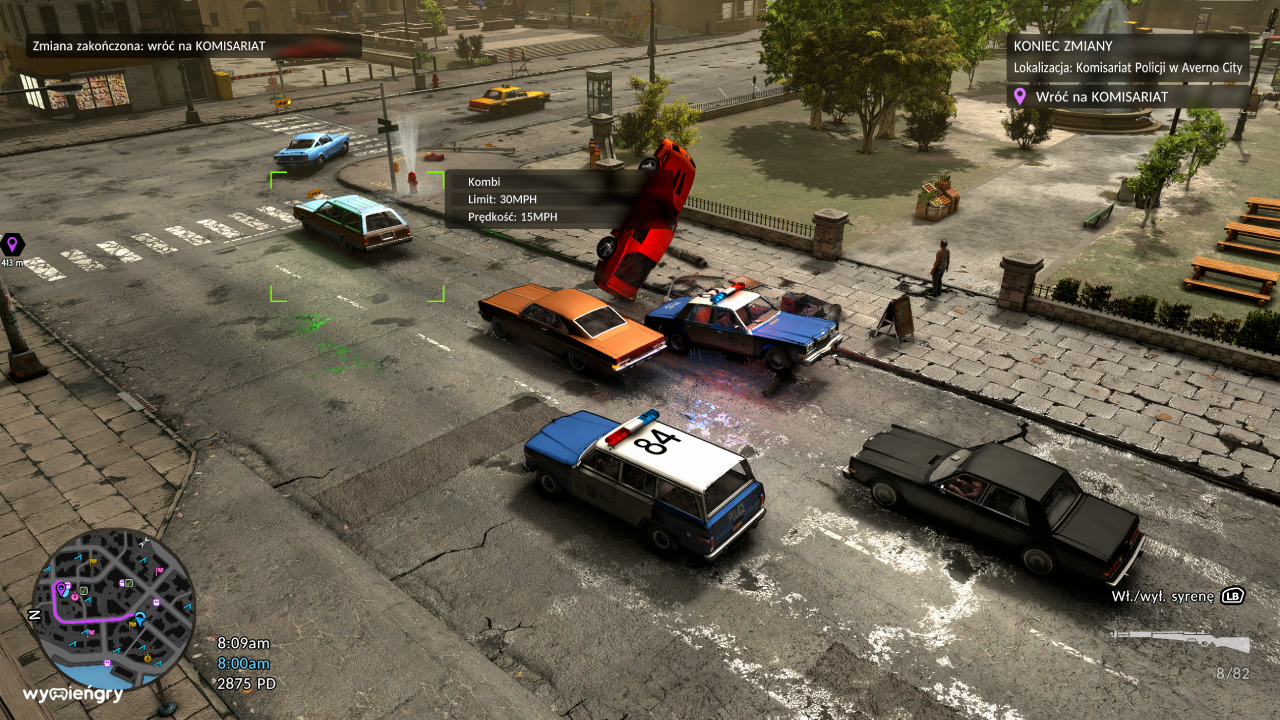Click the yellow flag marker on the minimap
Screen dimensions: 1280x720
[93, 562]
